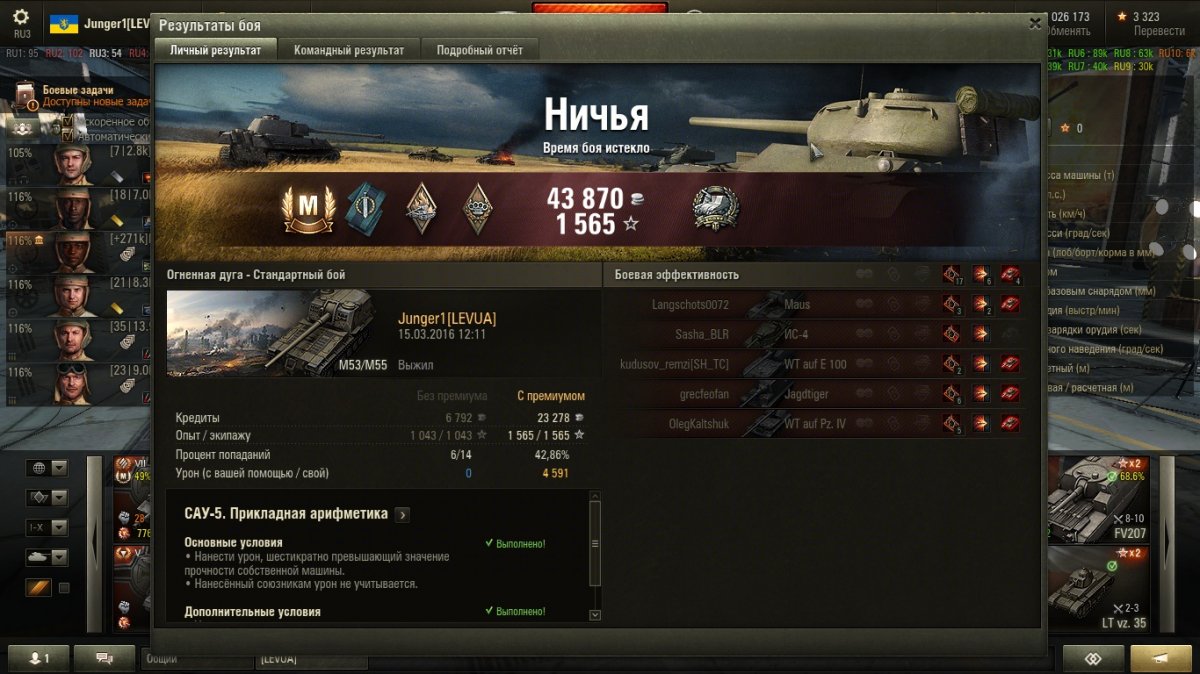
Task: Expand the САУ-5 Прикладная арифметика mission
Action: click(402, 515)
